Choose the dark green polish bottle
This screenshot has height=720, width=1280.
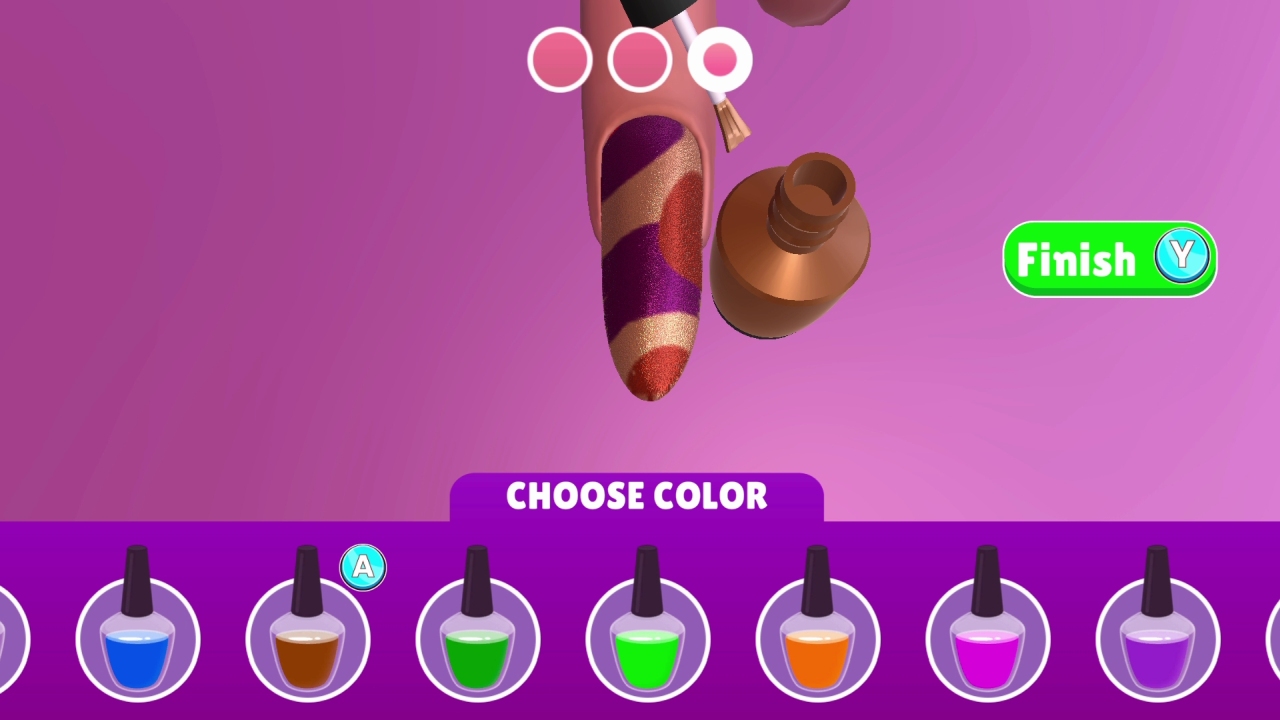pos(477,640)
